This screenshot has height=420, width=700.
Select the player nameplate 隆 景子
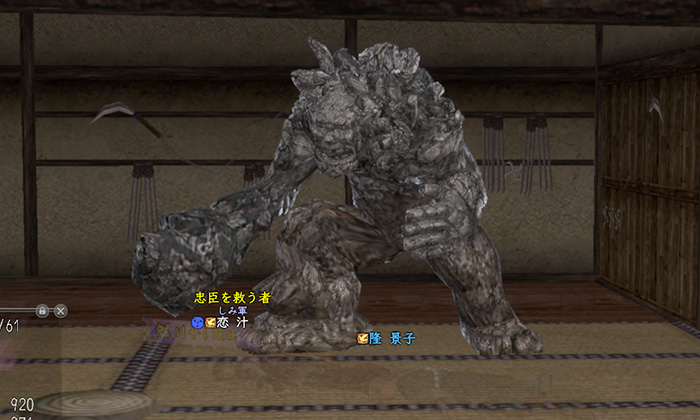(x=391, y=338)
